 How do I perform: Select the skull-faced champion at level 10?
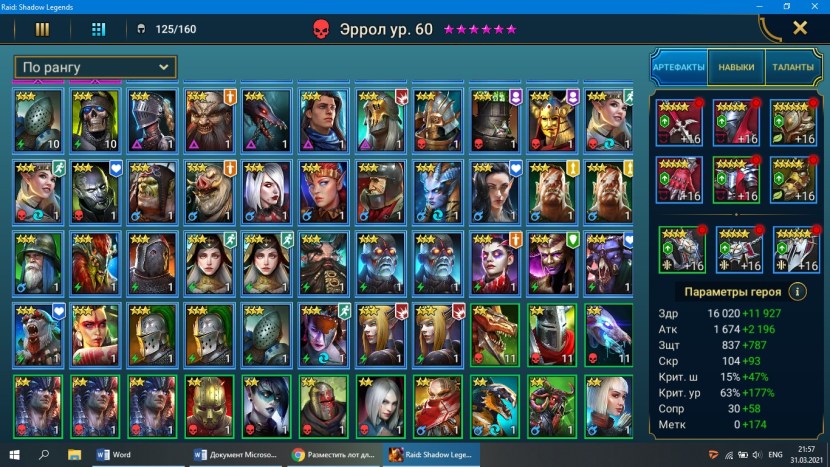[x=95, y=118]
